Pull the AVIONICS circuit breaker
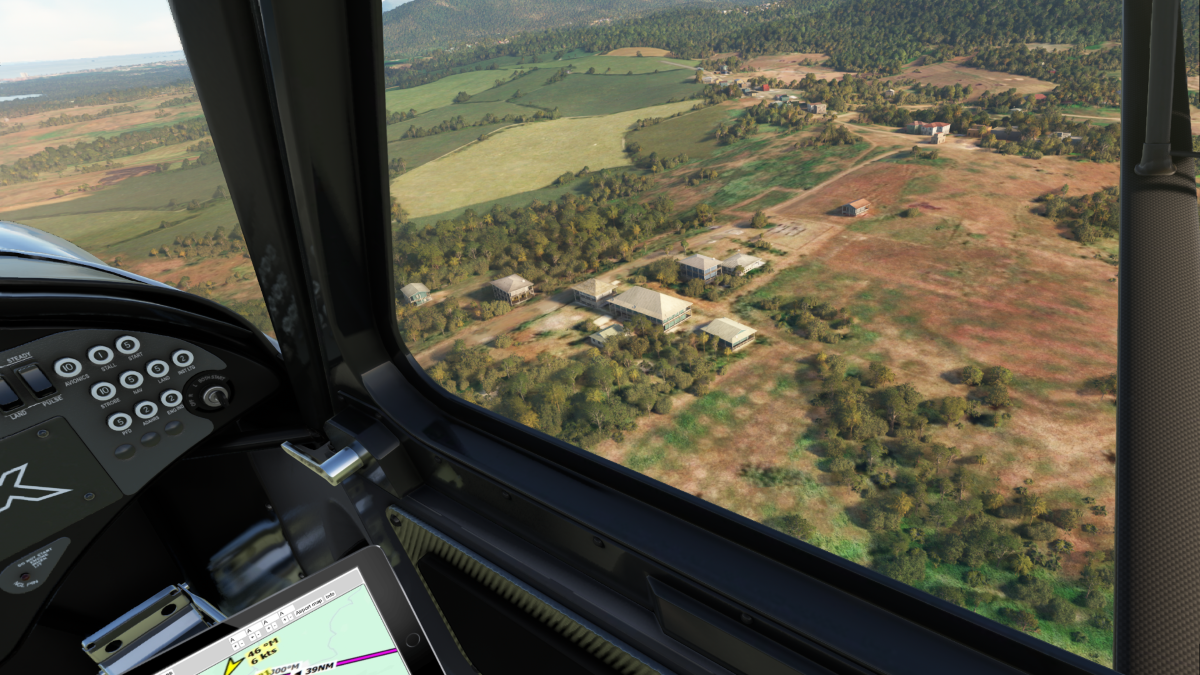Image resolution: width=1200 pixels, height=675 pixels. [x=68, y=367]
